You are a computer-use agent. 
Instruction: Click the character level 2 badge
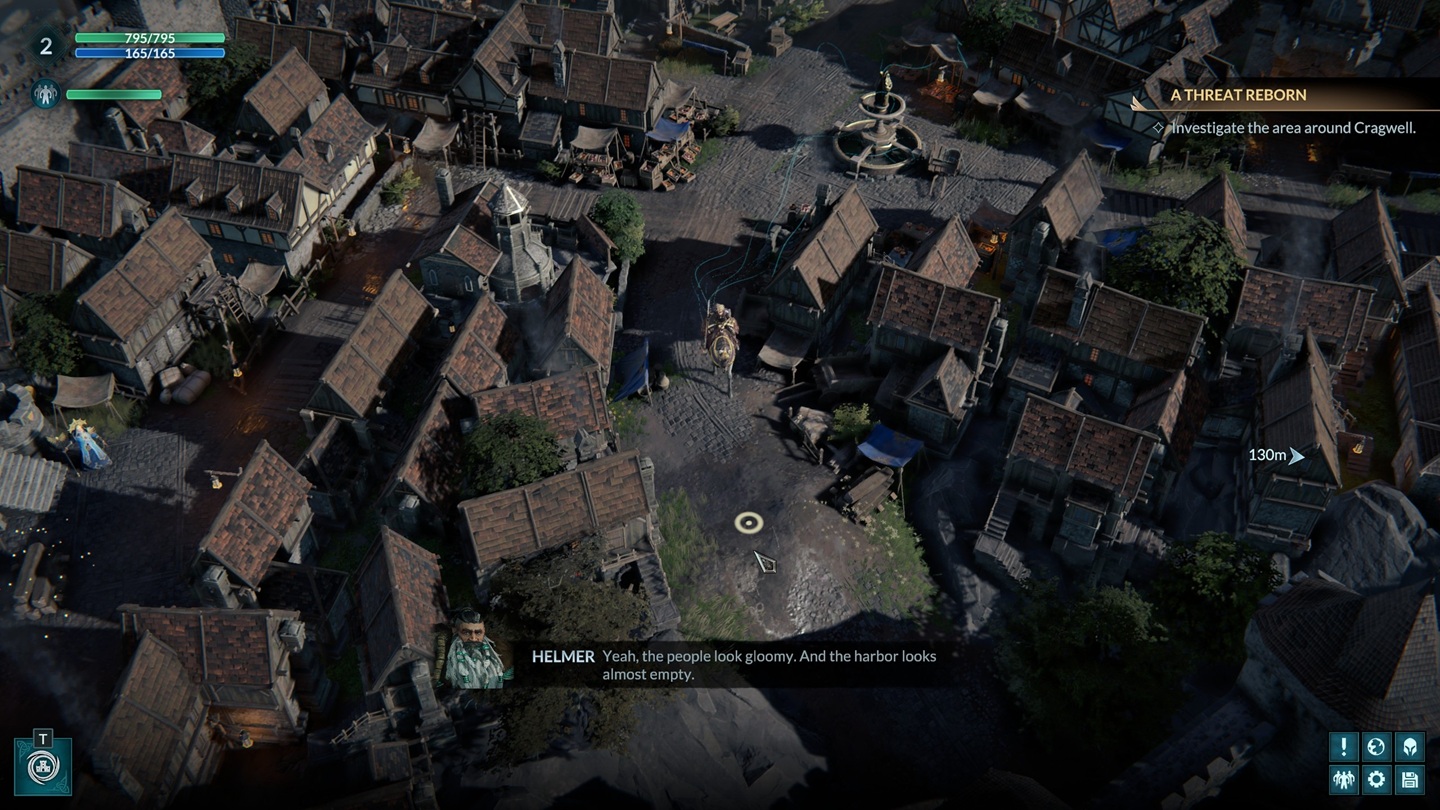[x=46, y=44]
